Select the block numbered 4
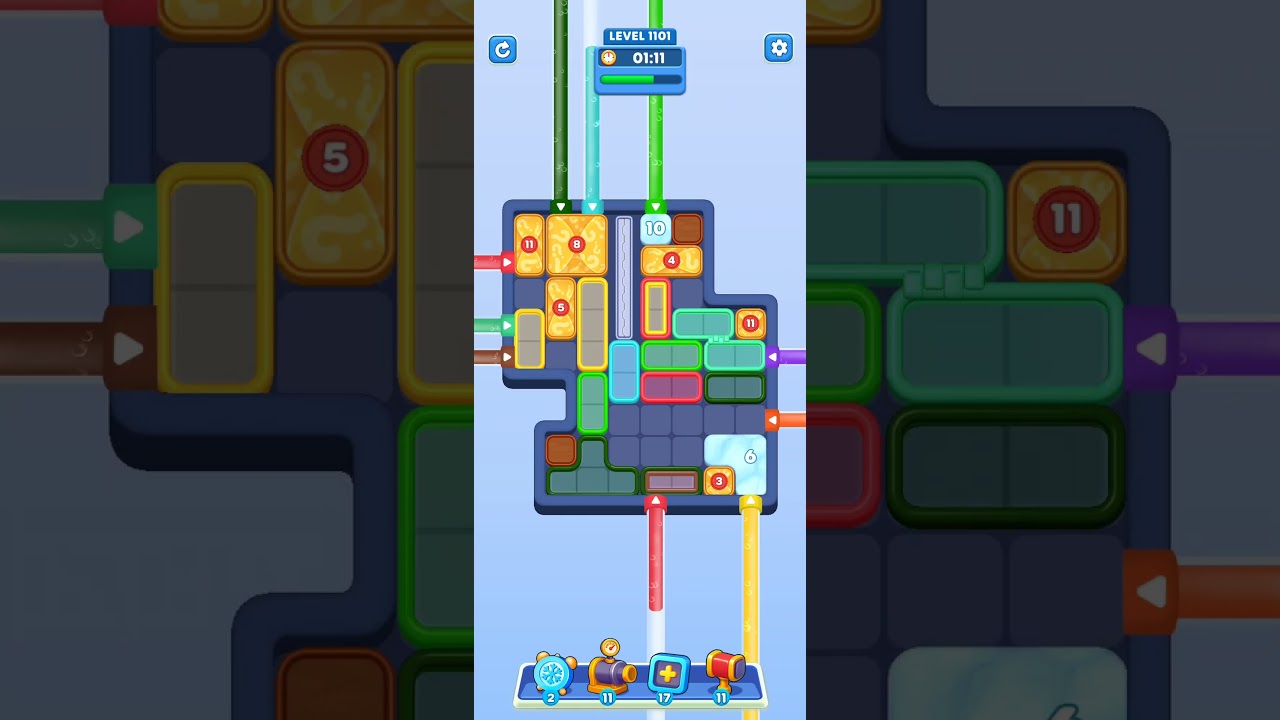Image resolution: width=1280 pixels, height=720 pixels. 671,260
